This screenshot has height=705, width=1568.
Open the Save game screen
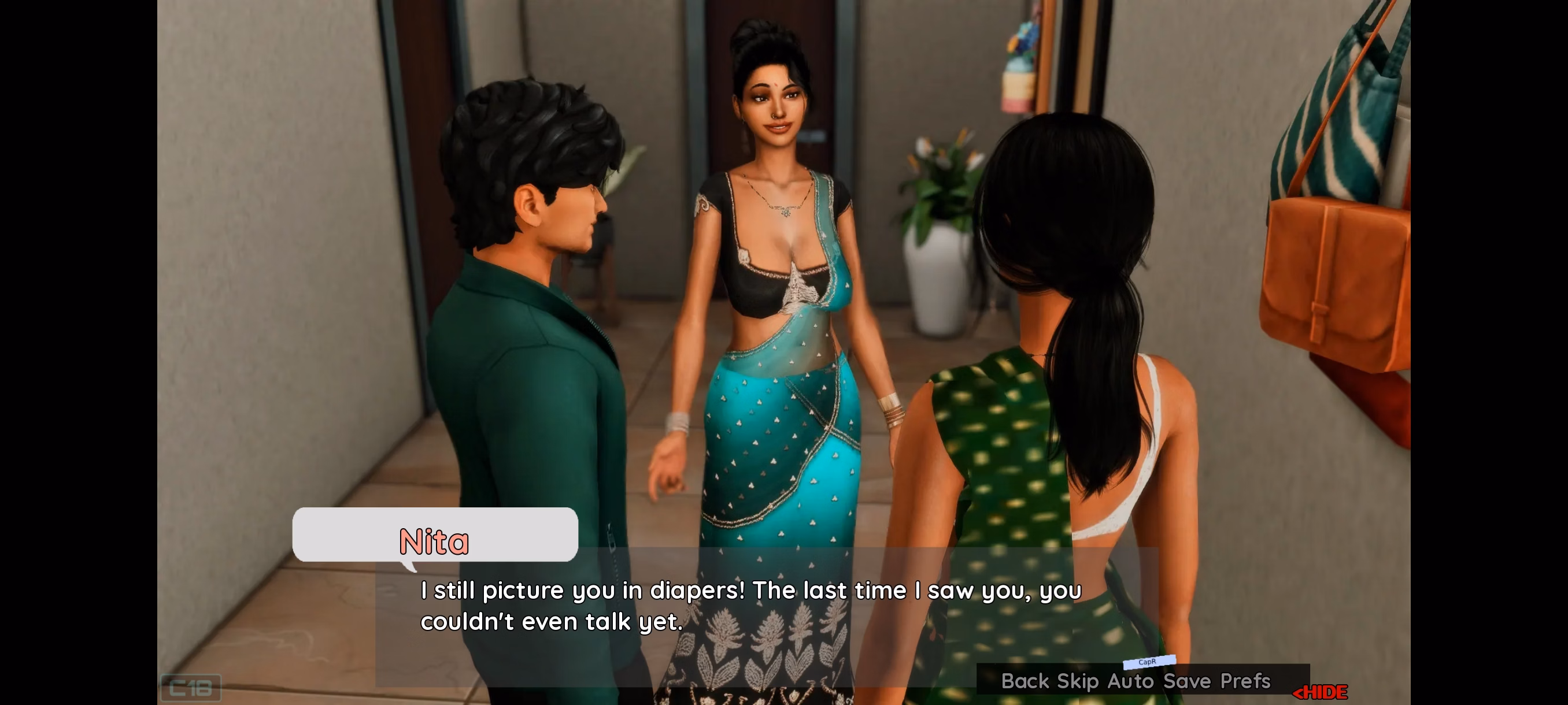(1187, 681)
